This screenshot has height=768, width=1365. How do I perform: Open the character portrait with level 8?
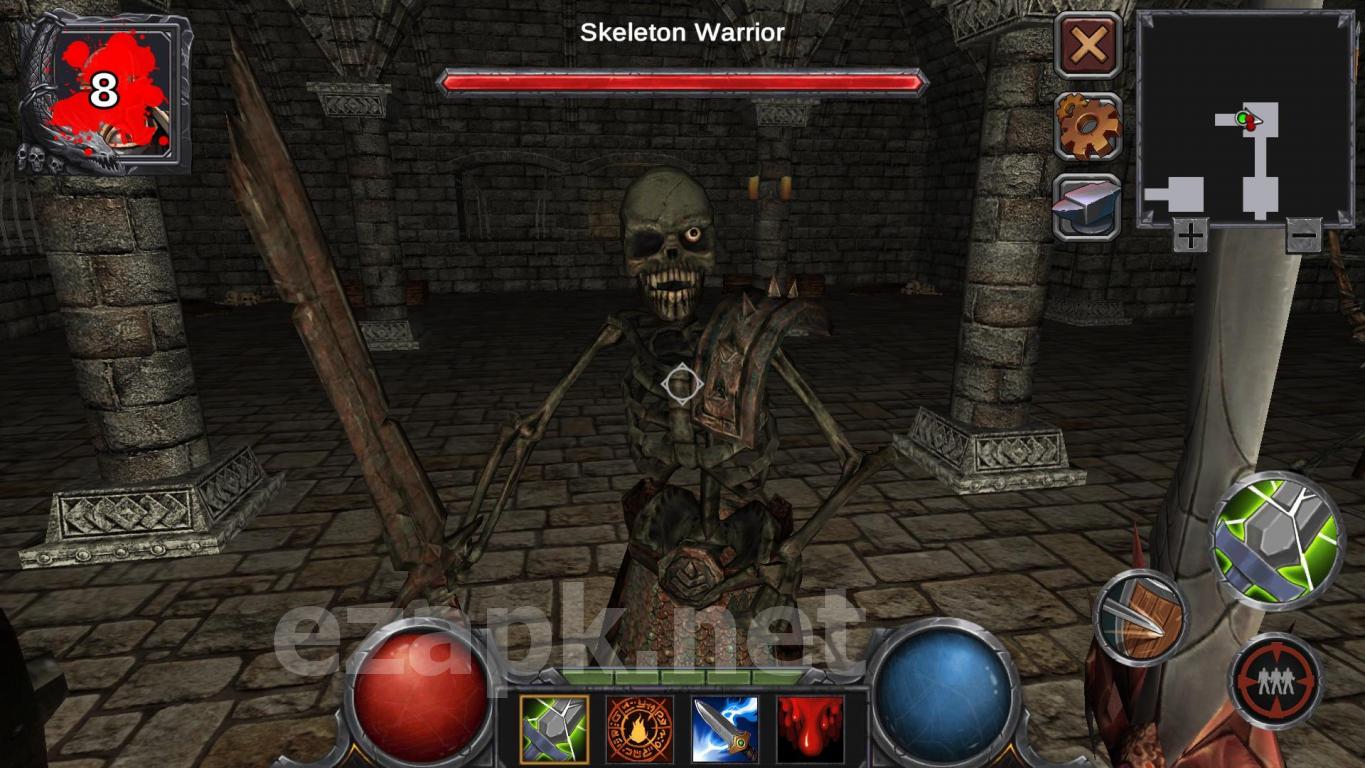point(102,92)
